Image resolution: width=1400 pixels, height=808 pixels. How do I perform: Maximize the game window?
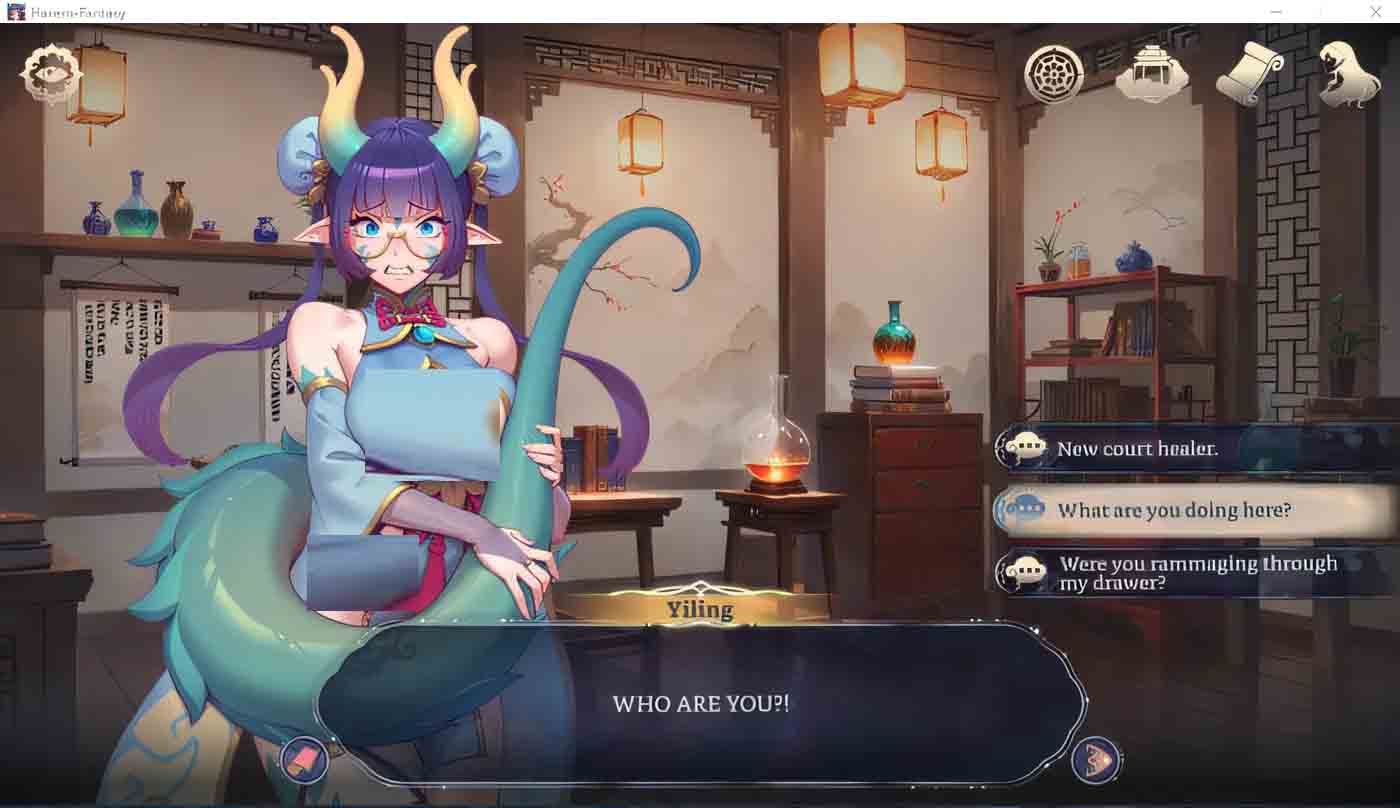(x=1325, y=12)
